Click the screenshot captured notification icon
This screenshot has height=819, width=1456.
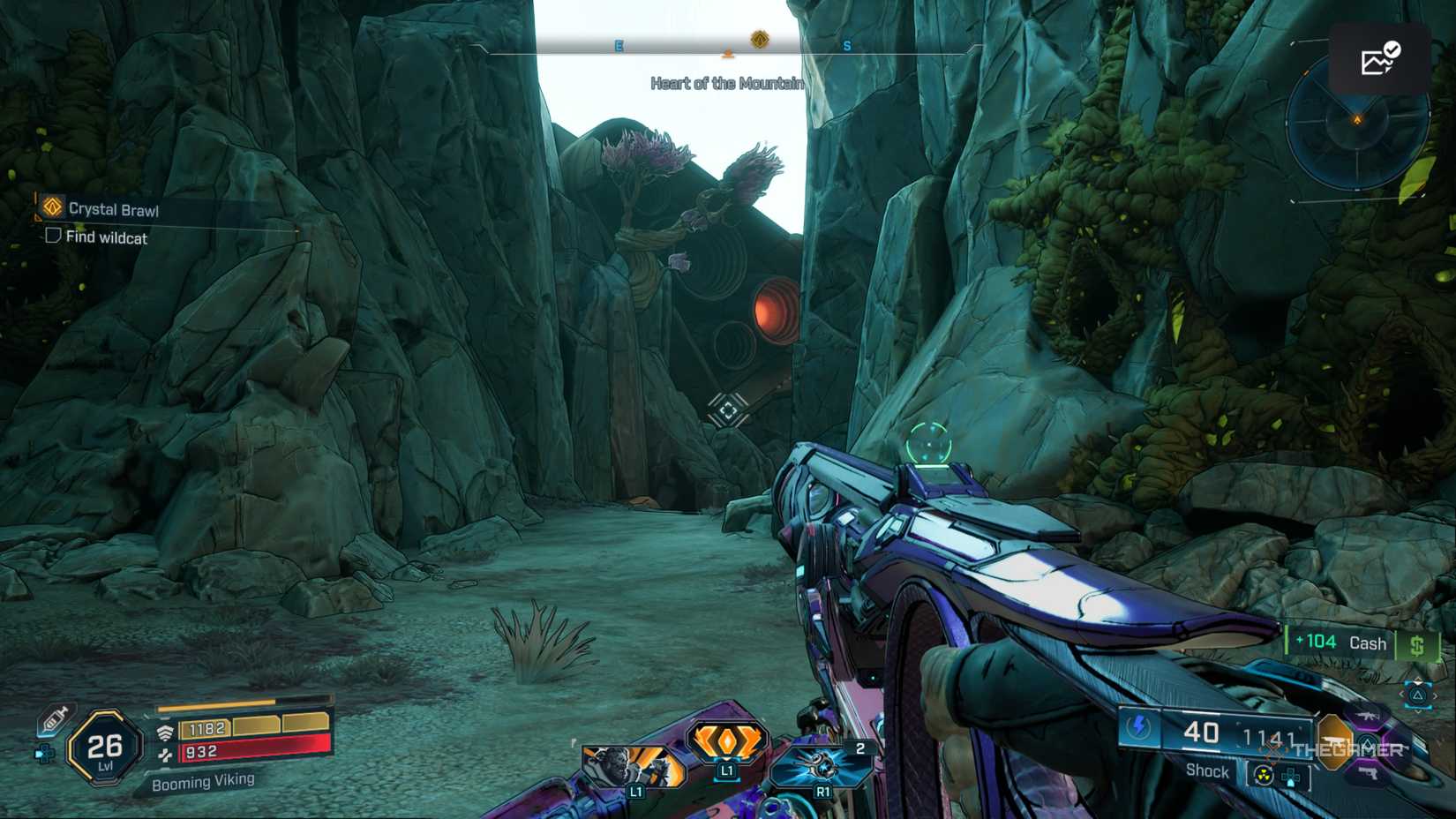pyautogui.click(x=1380, y=59)
